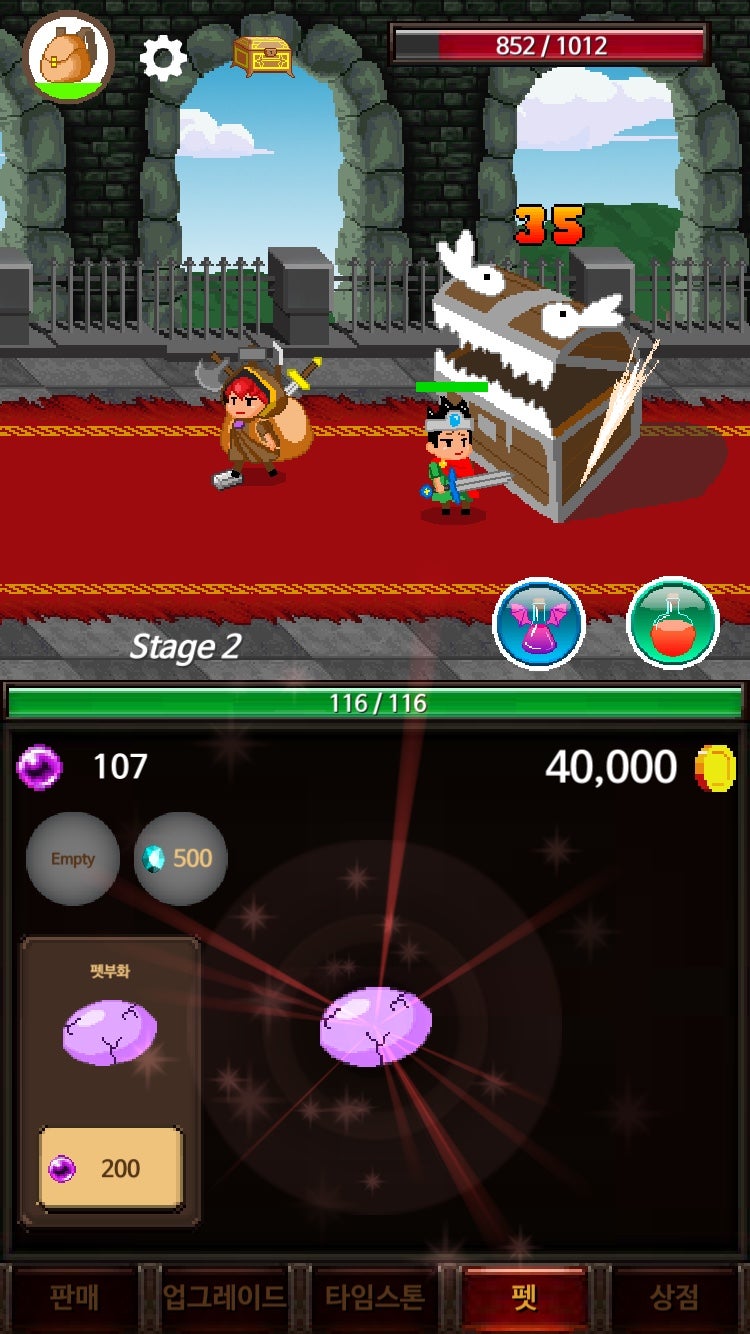
Task: Switch to the 판매 tab
Action: click(74, 1297)
